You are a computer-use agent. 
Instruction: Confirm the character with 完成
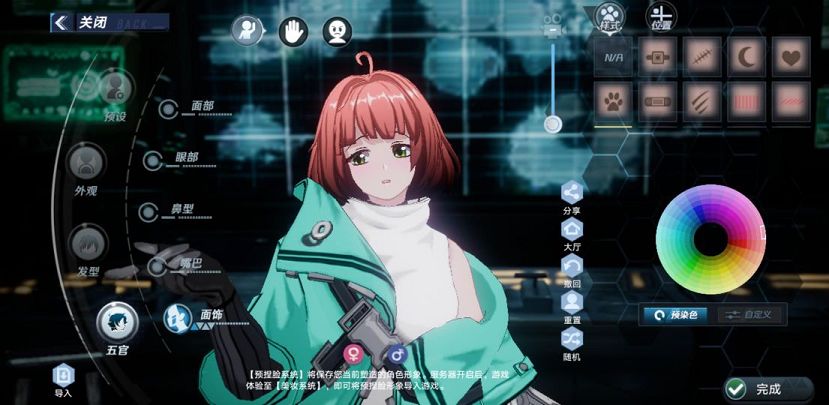(x=755, y=388)
